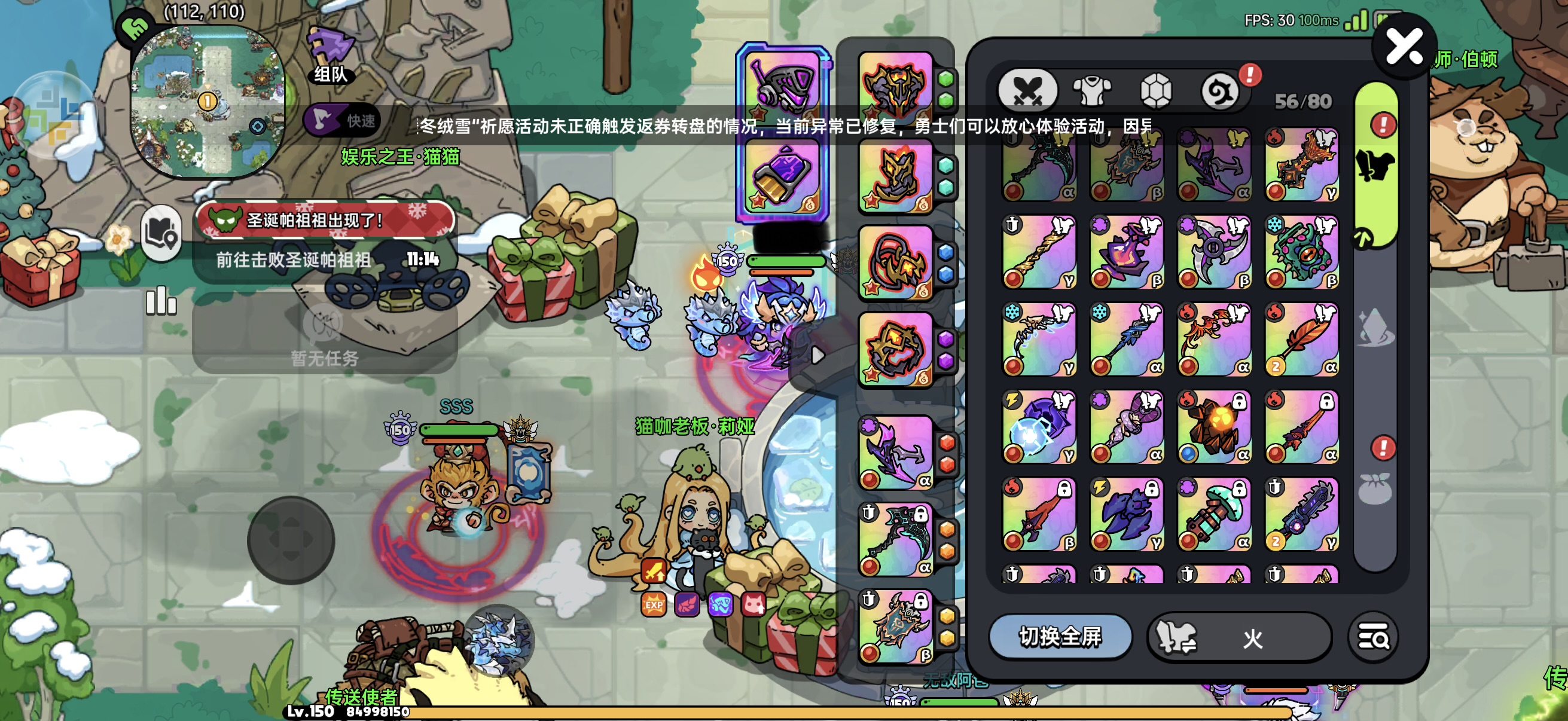Open the minimap
This screenshot has width=1568, height=721.
tap(208, 102)
